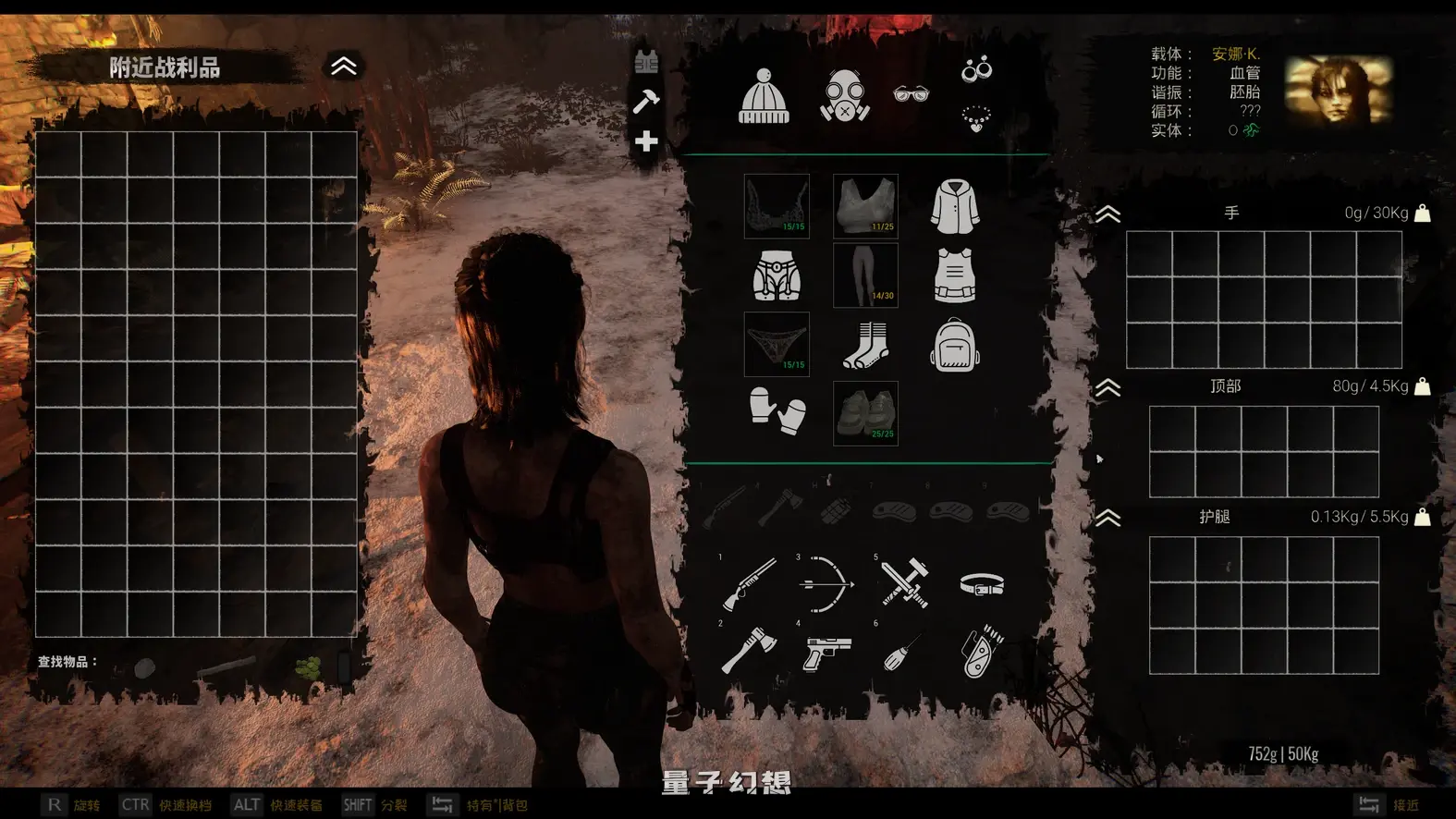The height and width of the screenshot is (819, 1456).
Task: Select the gas mask slot
Action: coord(843,96)
